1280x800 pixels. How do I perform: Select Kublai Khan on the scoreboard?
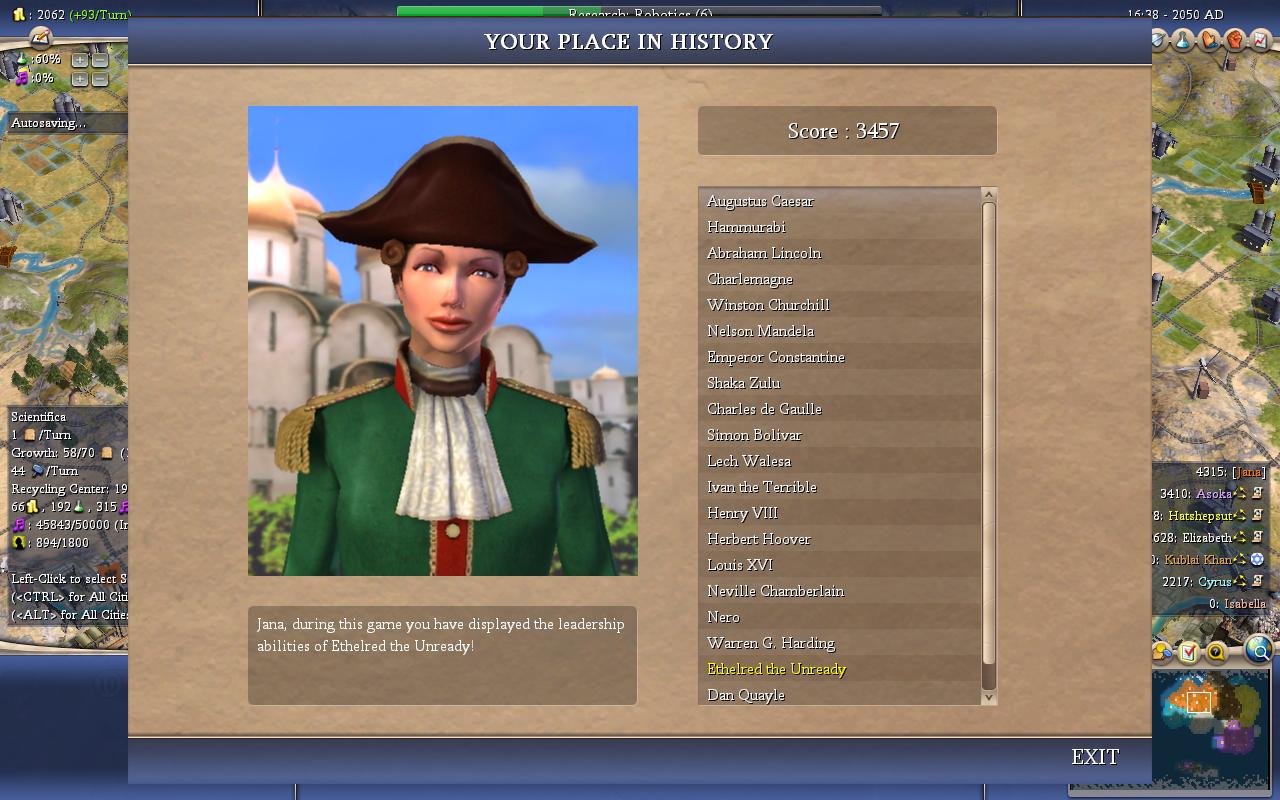click(x=1197, y=559)
